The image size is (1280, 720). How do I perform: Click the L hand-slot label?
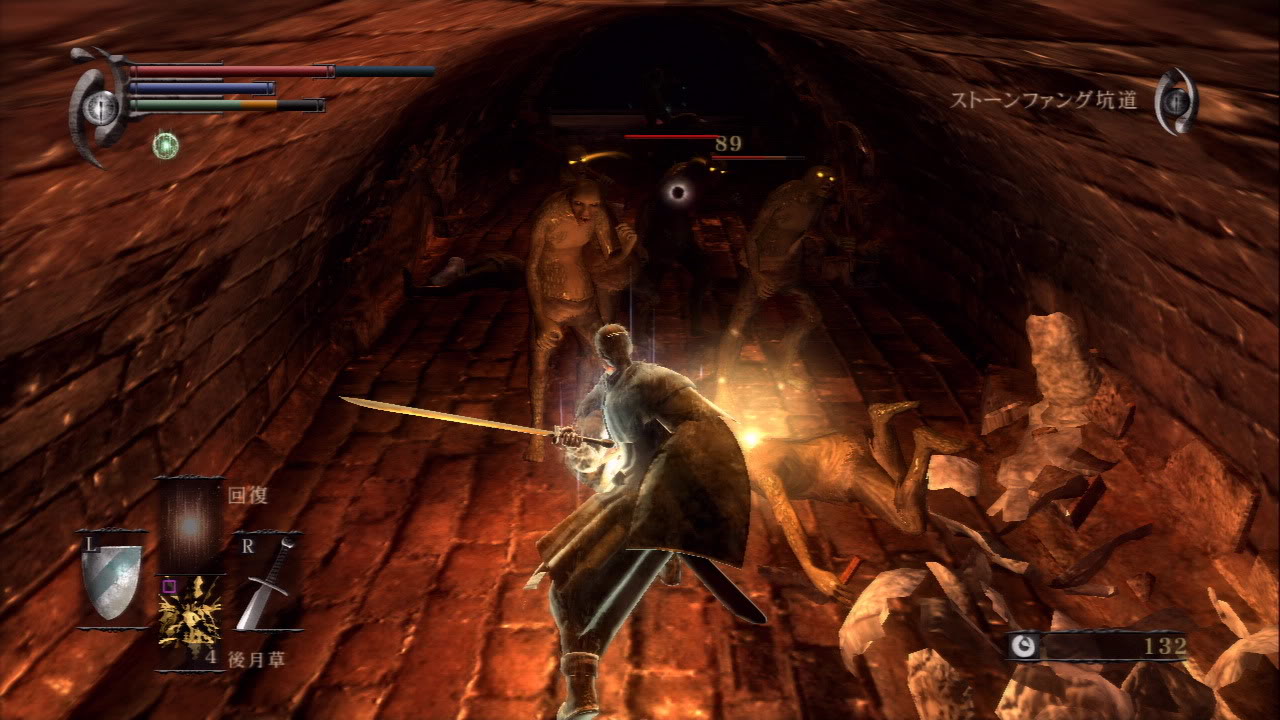click(91, 544)
